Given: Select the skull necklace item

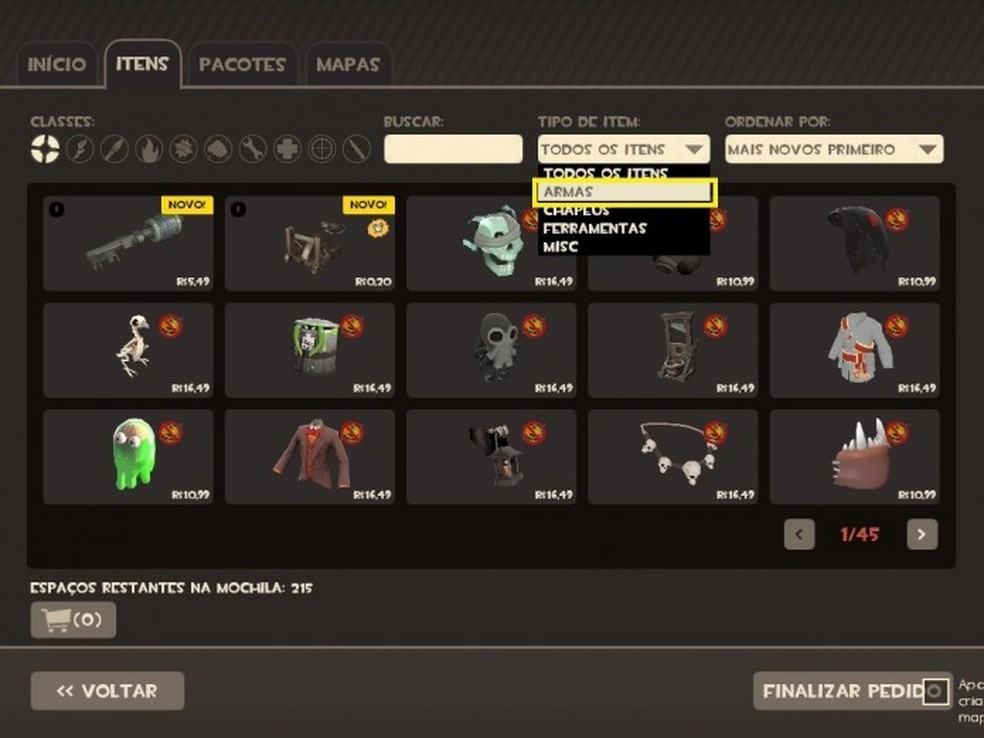Looking at the screenshot, I should (x=673, y=456).
